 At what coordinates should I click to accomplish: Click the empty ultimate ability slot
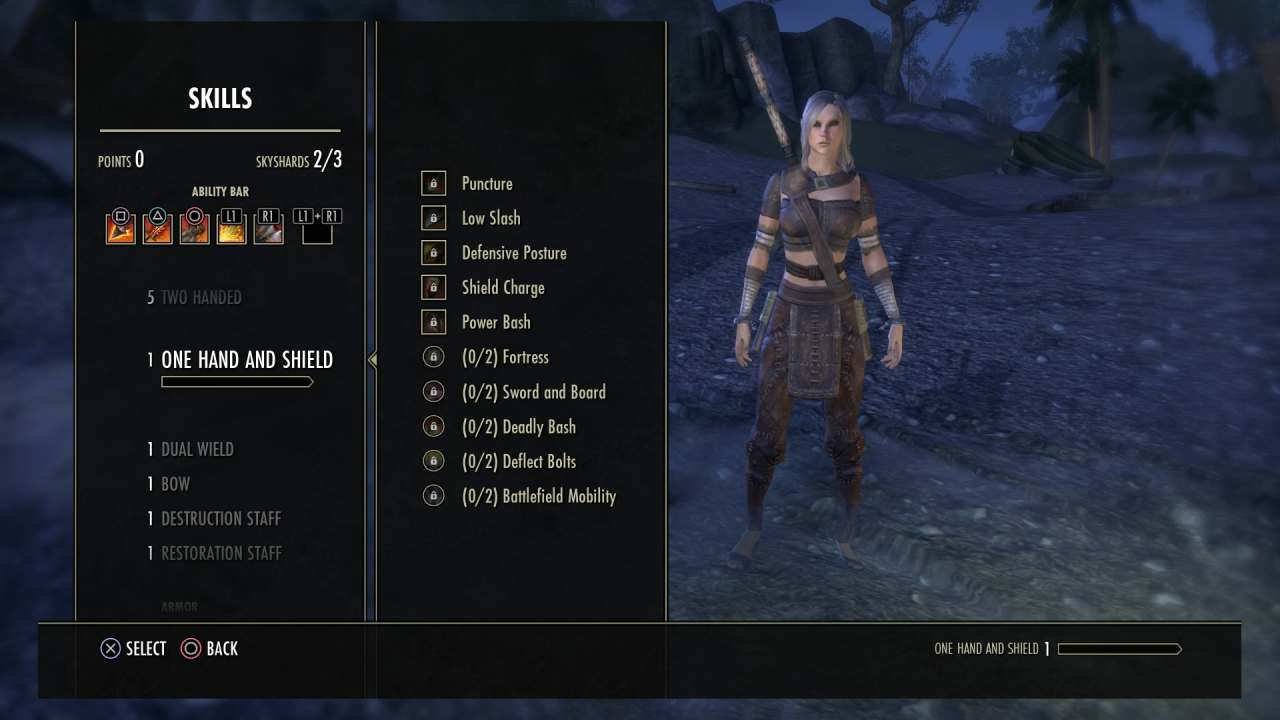[317, 232]
